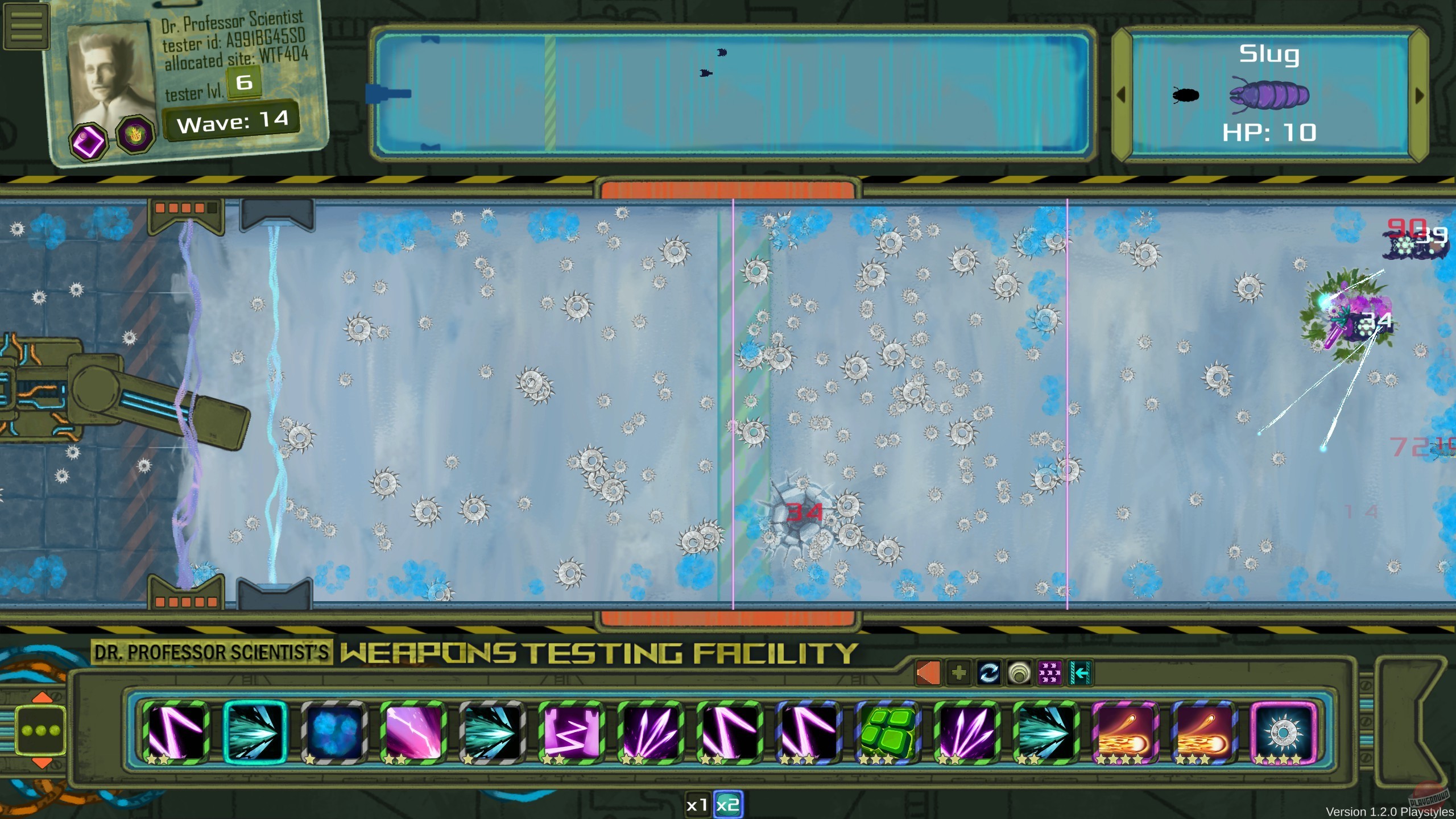Image resolution: width=1456 pixels, height=819 pixels.
Task: Click the orange up arrow above the dots panel
Action: [41, 696]
